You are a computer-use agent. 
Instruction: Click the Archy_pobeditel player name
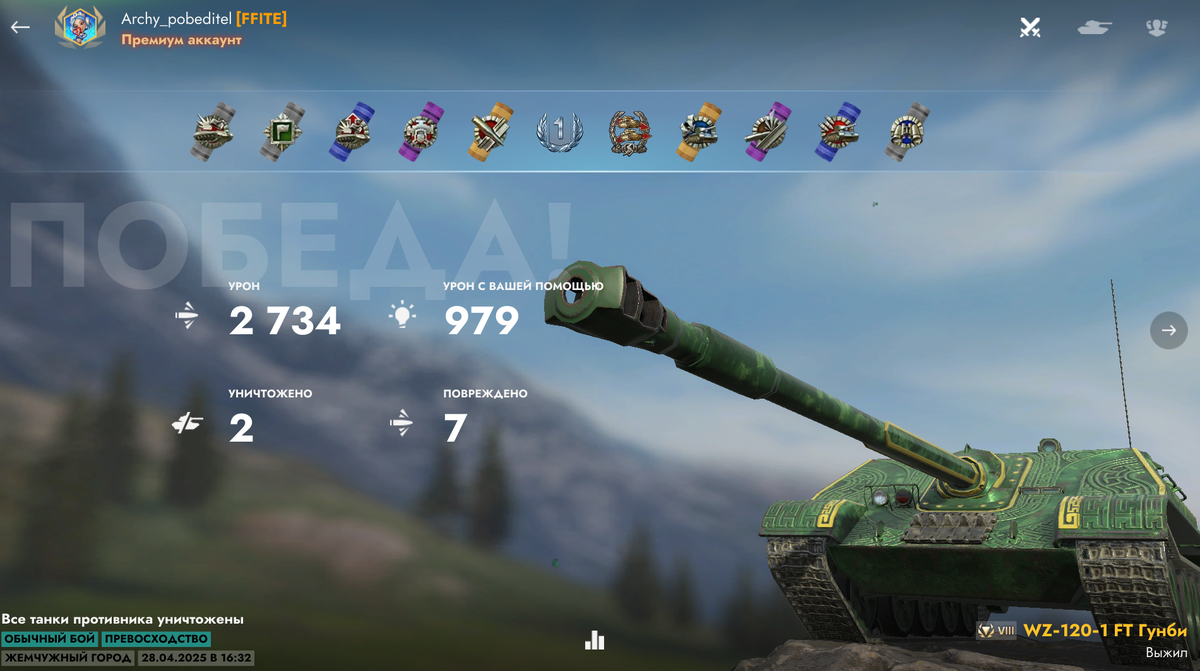pyautogui.click(x=176, y=19)
